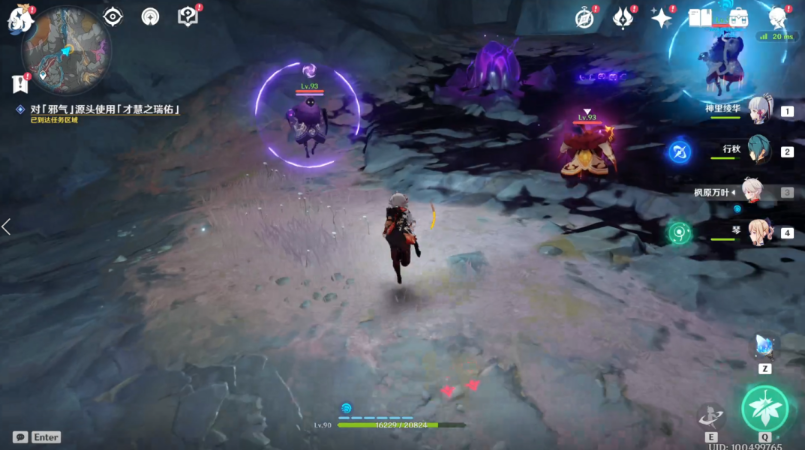Image resolution: width=805 pixels, height=450 pixels.
Task: Open the four-pointed star wish icon
Action: 661,18
